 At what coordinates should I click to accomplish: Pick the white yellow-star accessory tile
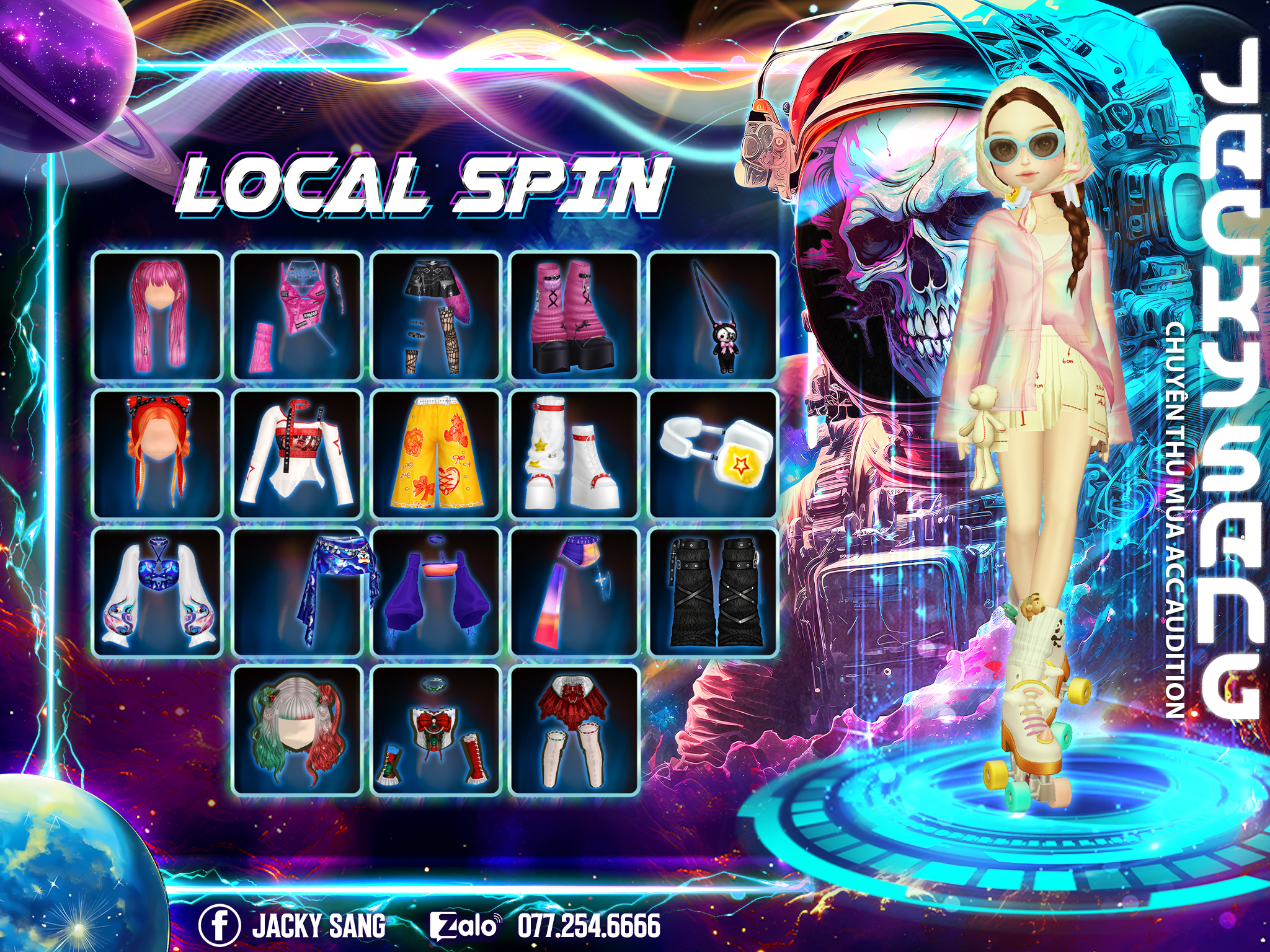[x=714, y=454]
